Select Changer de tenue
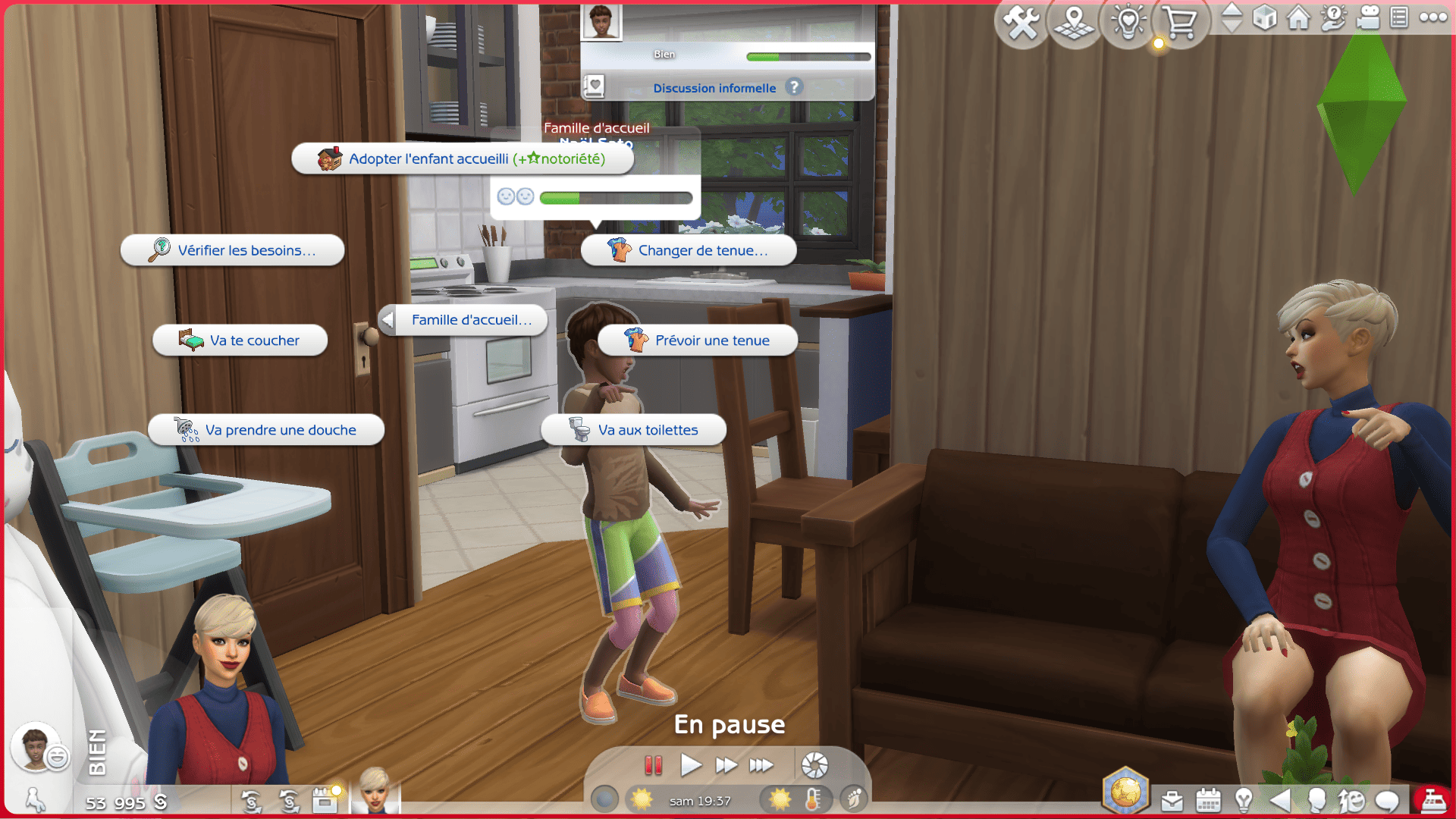The image size is (1456, 819). click(689, 250)
